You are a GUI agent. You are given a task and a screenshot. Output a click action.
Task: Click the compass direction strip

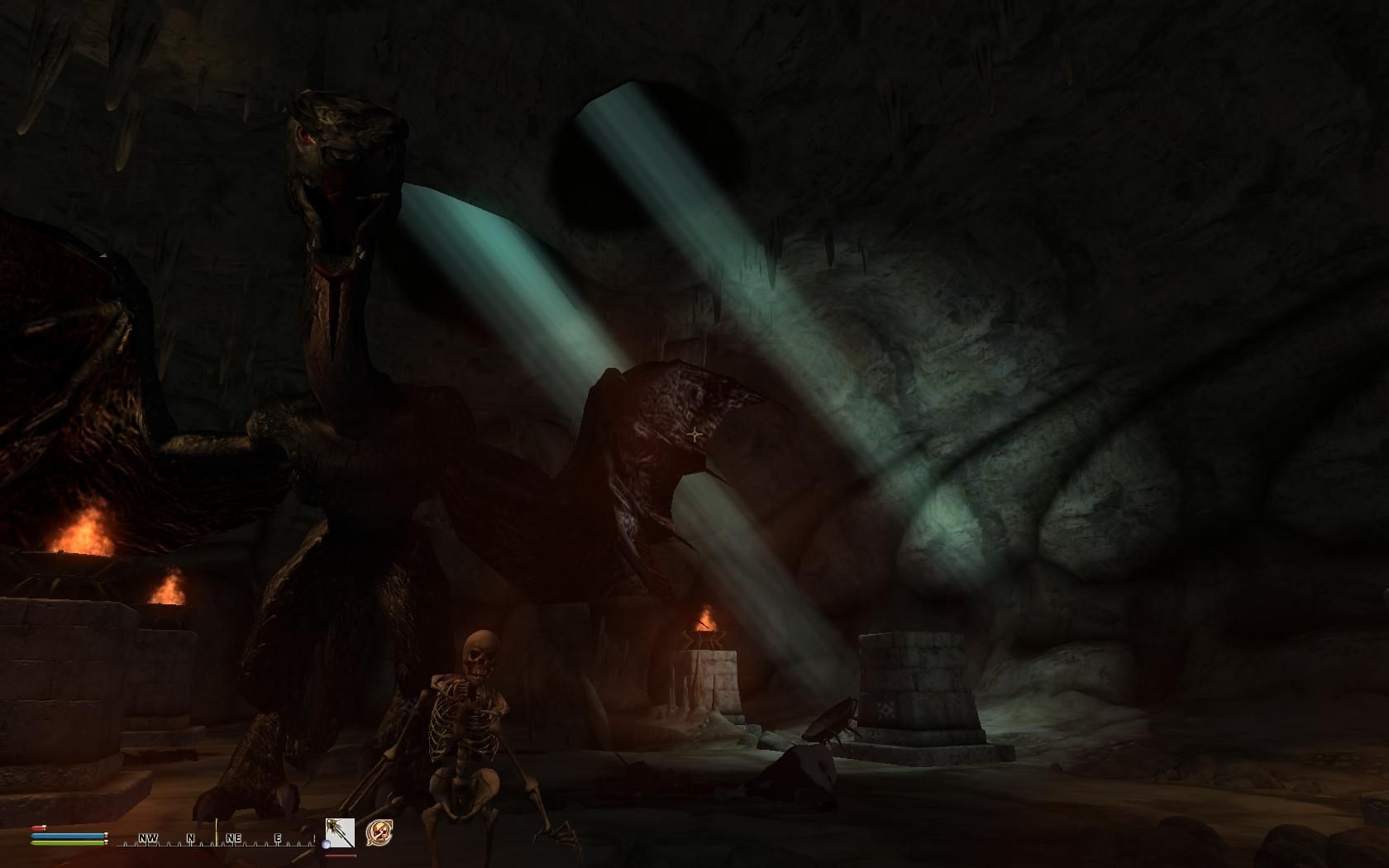(215, 838)
